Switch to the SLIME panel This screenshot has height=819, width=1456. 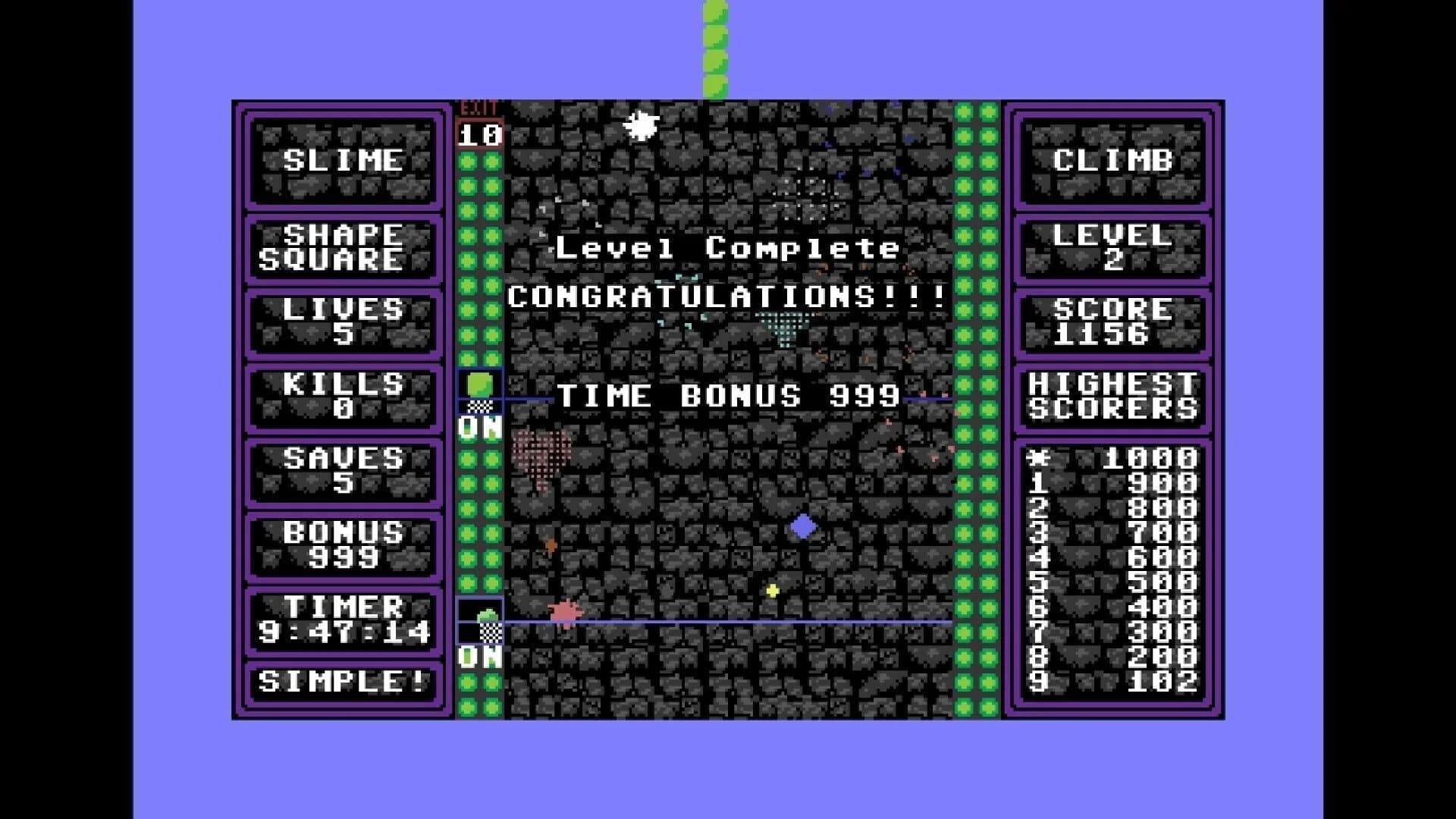[x=342, y=160]
